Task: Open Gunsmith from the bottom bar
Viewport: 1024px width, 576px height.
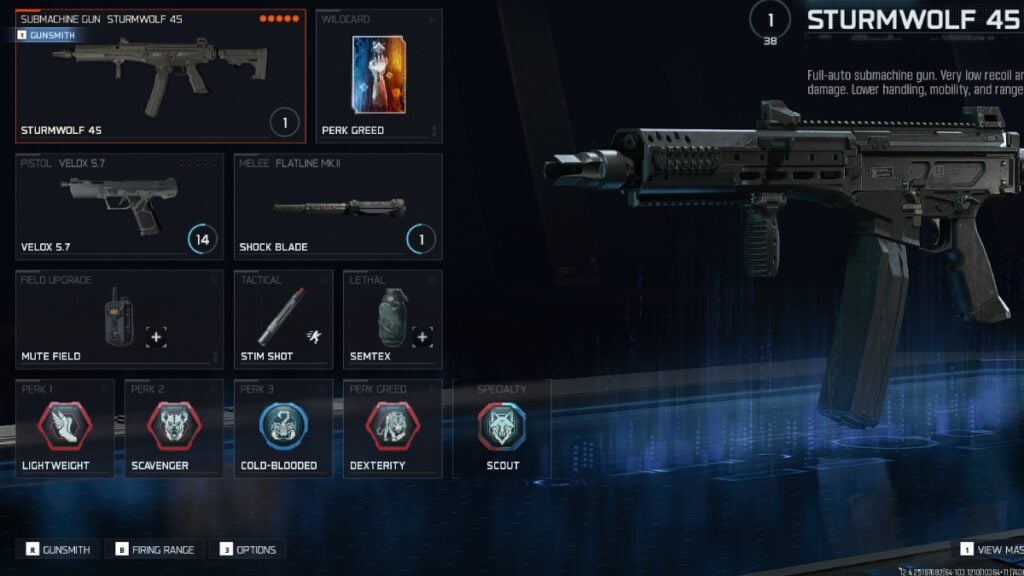Action: pyautogui.click(x=58, y=549)
